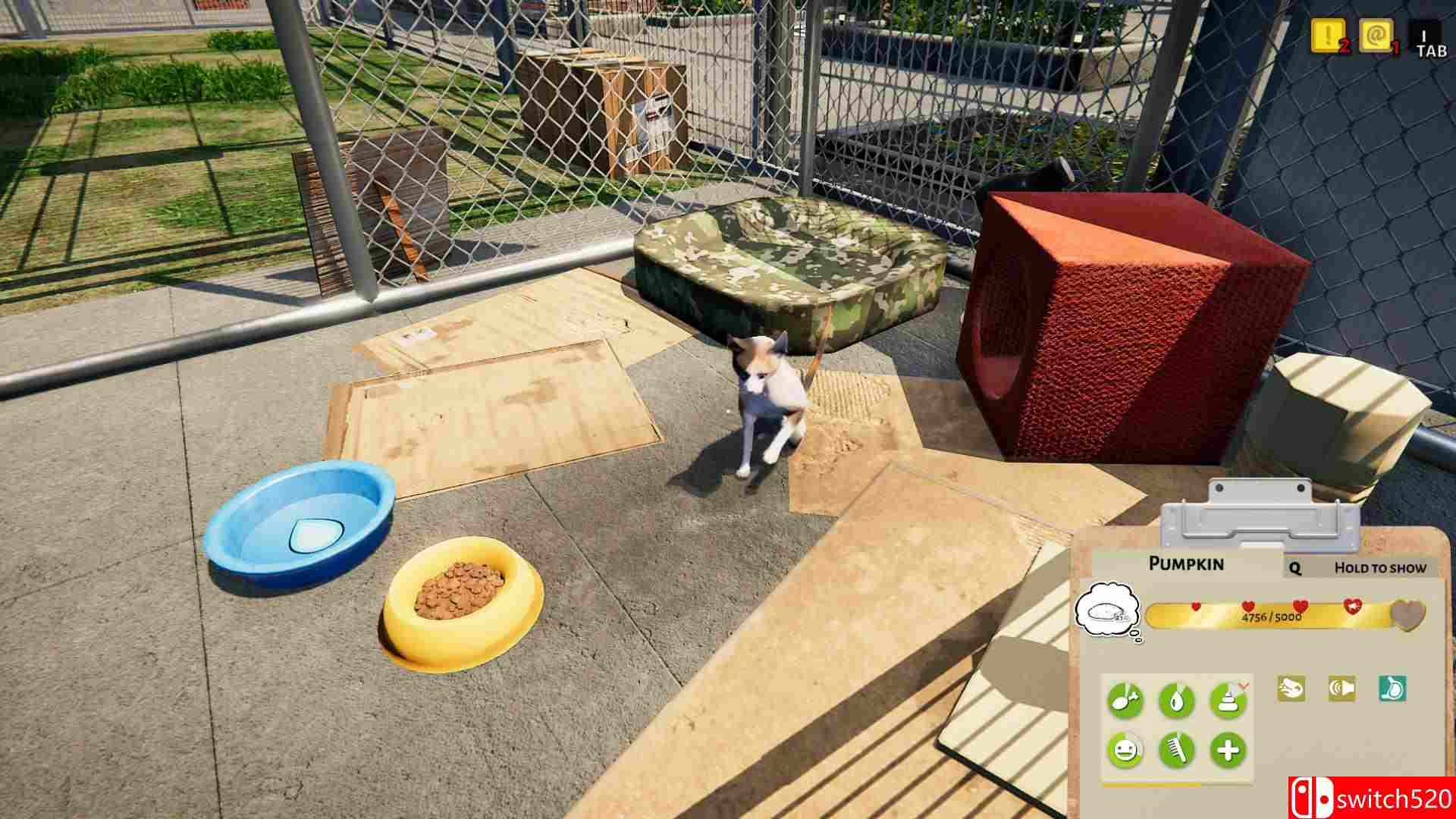
Task: Pet Pumpkin via the smiley face icon
Action: (1125, 748)
